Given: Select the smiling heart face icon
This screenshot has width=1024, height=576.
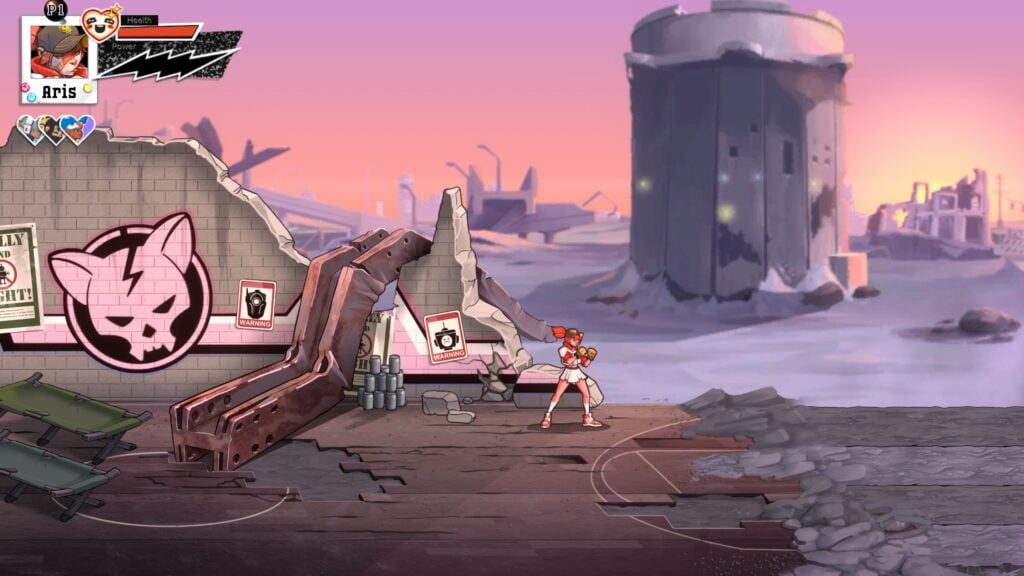Looking at the screenshot, I should coord(99,22).
